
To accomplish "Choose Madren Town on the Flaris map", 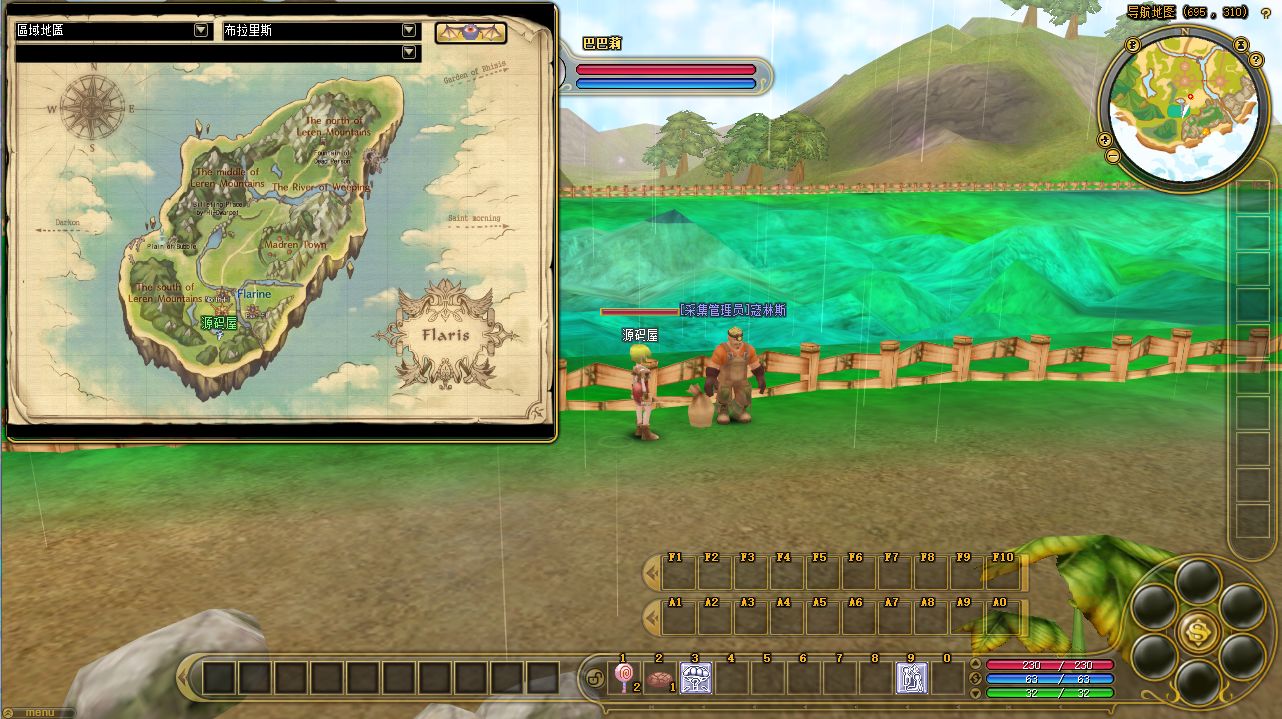I will (x=294, y=245).
